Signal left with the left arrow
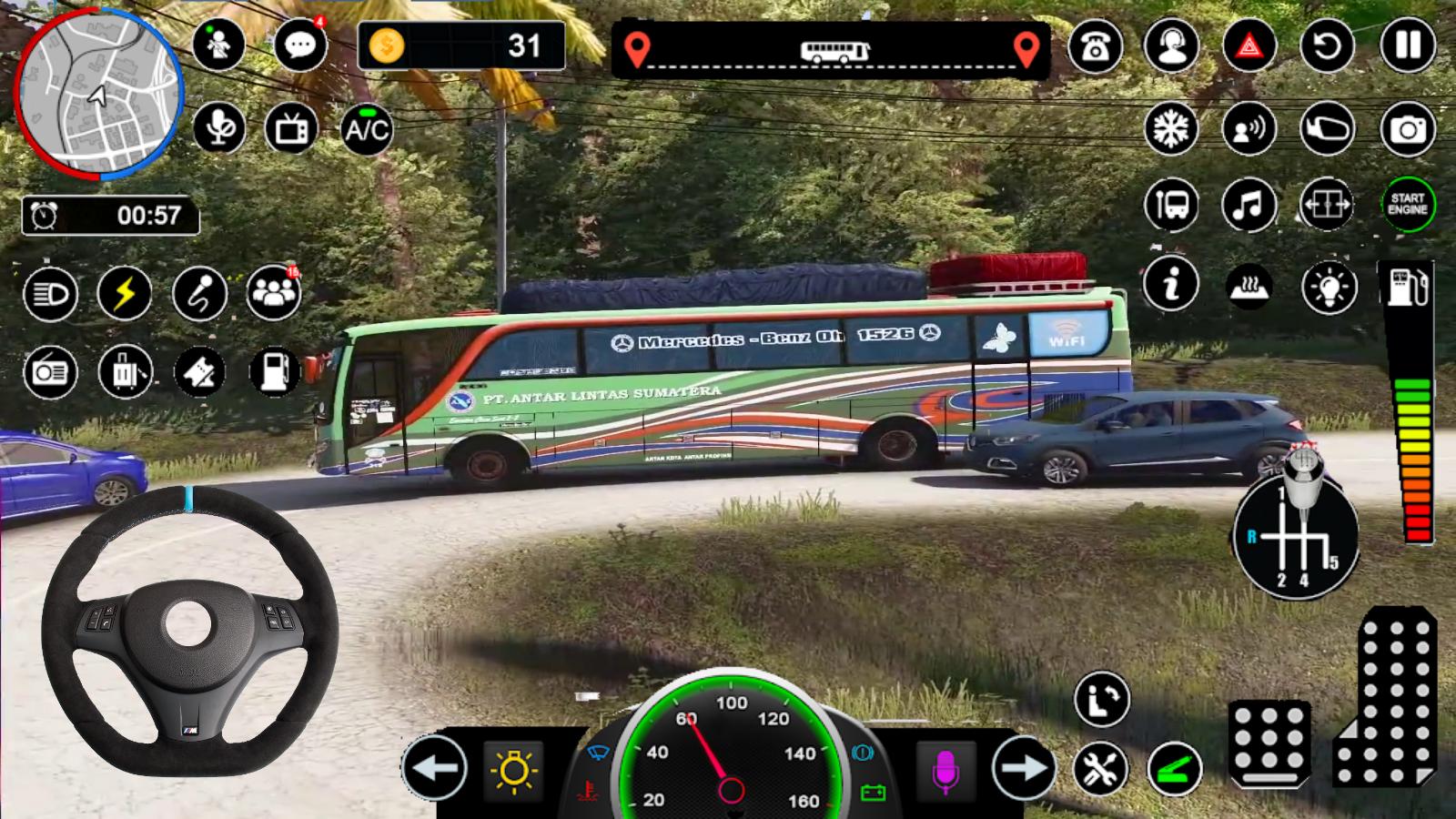The width and height of the screenshot is (1456, 819). (434, 768)
